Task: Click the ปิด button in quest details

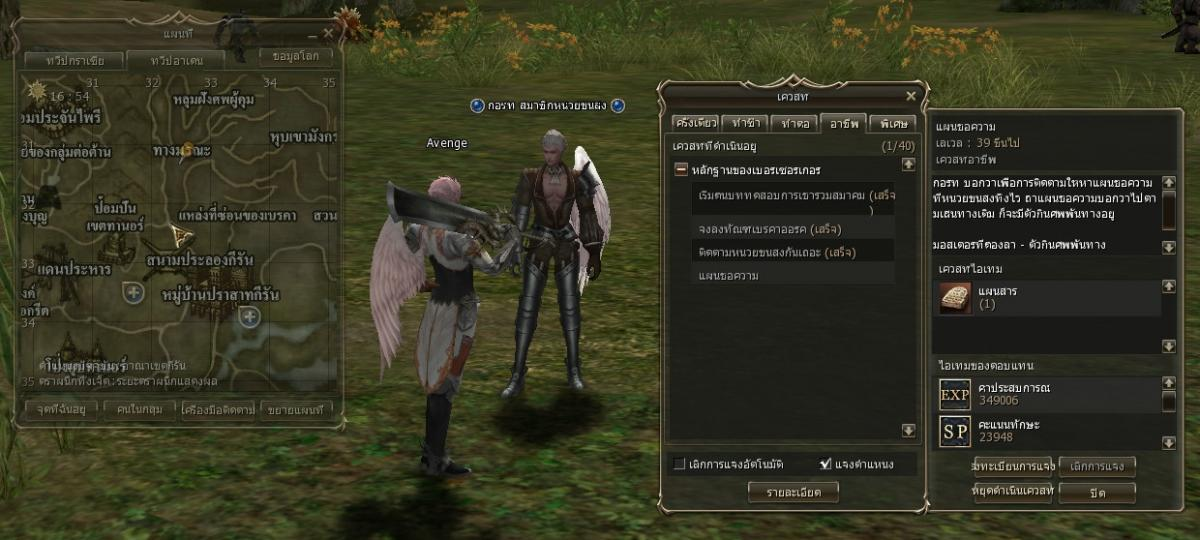Action: click(1097, 492)
